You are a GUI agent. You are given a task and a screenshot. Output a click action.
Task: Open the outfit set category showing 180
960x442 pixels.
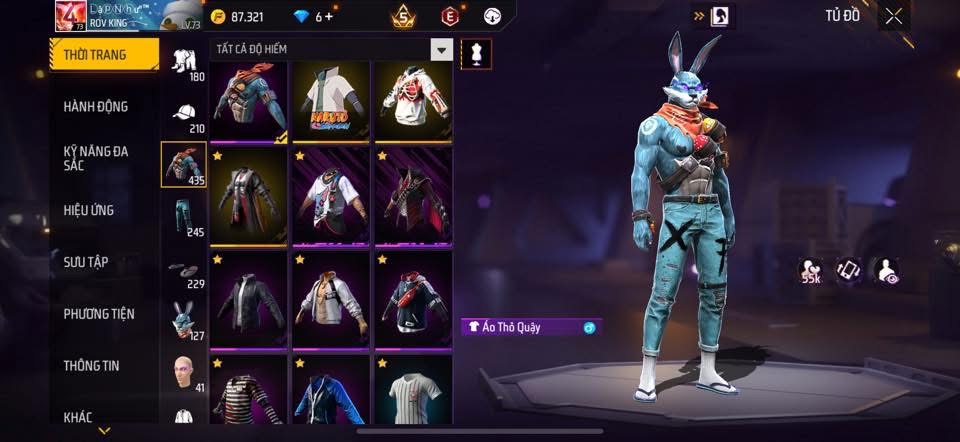184,64
